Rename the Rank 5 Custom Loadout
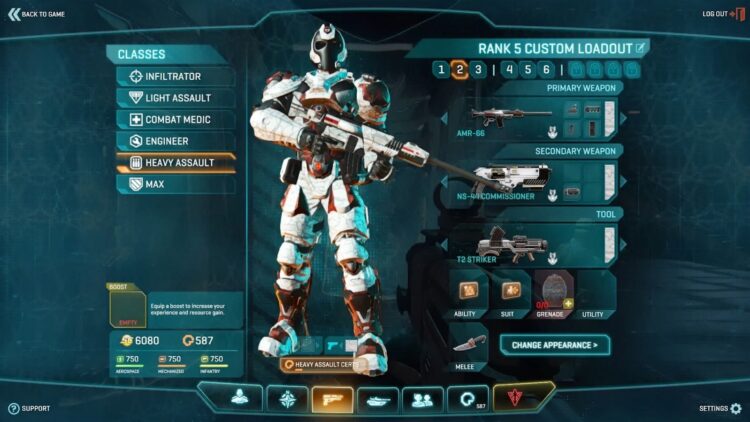Image resolution: width=750 pixels, height=422 pixels. (x=642, y=47)
